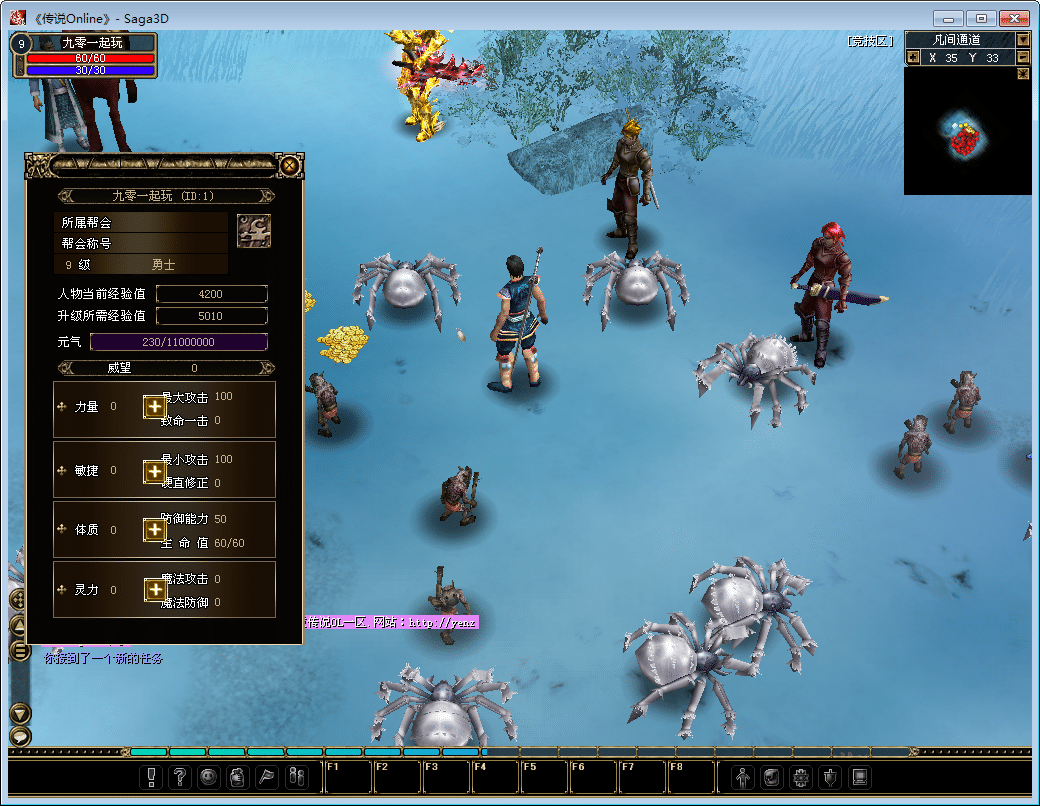Screen dimensions: 1040x806
Task: Close the character stats panel
Action: pos(289,166)
